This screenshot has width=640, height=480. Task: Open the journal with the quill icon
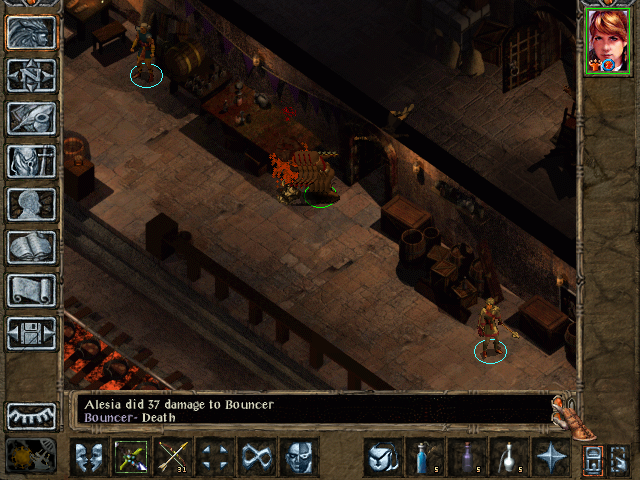32,118
